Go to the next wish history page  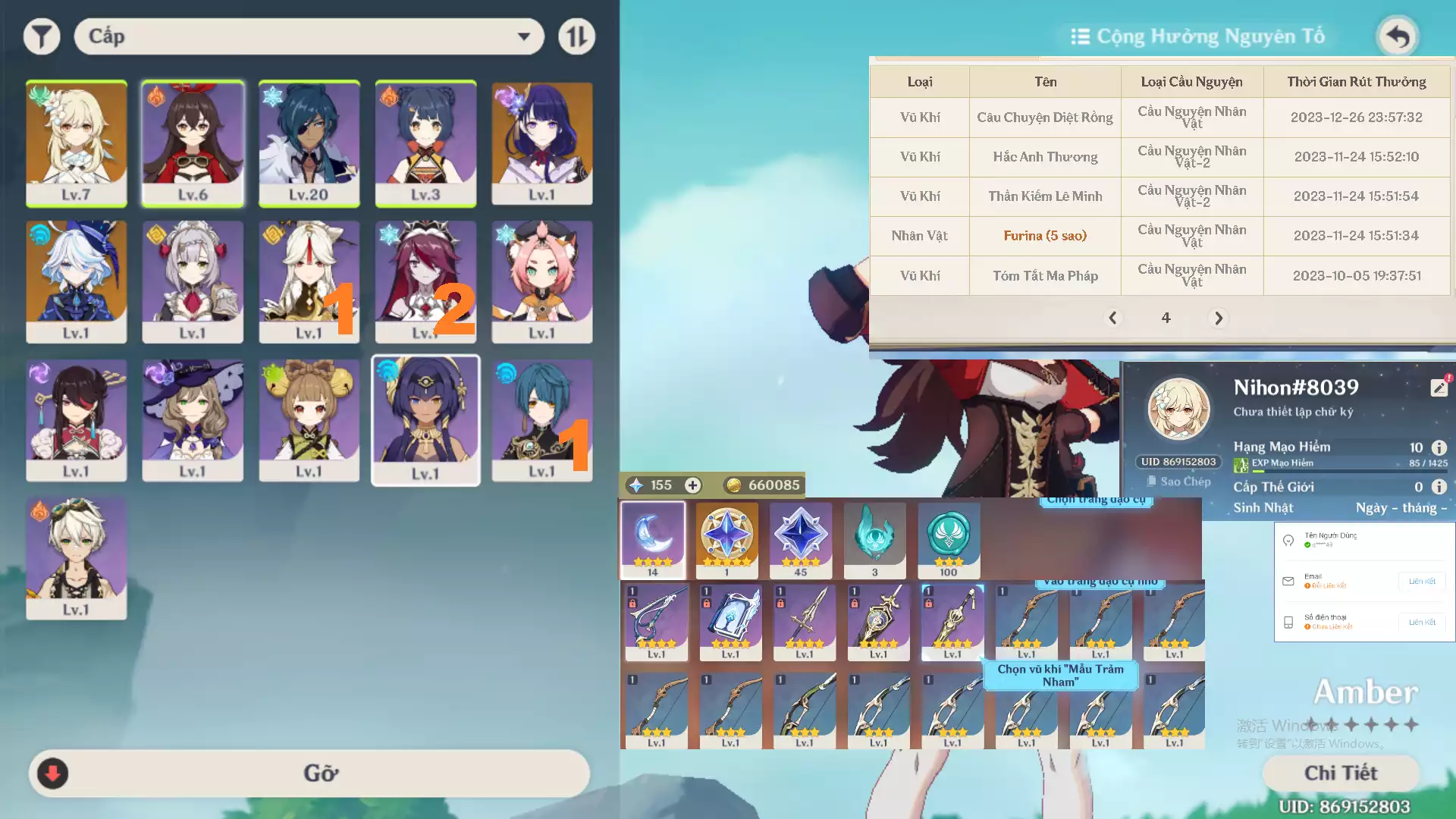(x=1218, y=318)
